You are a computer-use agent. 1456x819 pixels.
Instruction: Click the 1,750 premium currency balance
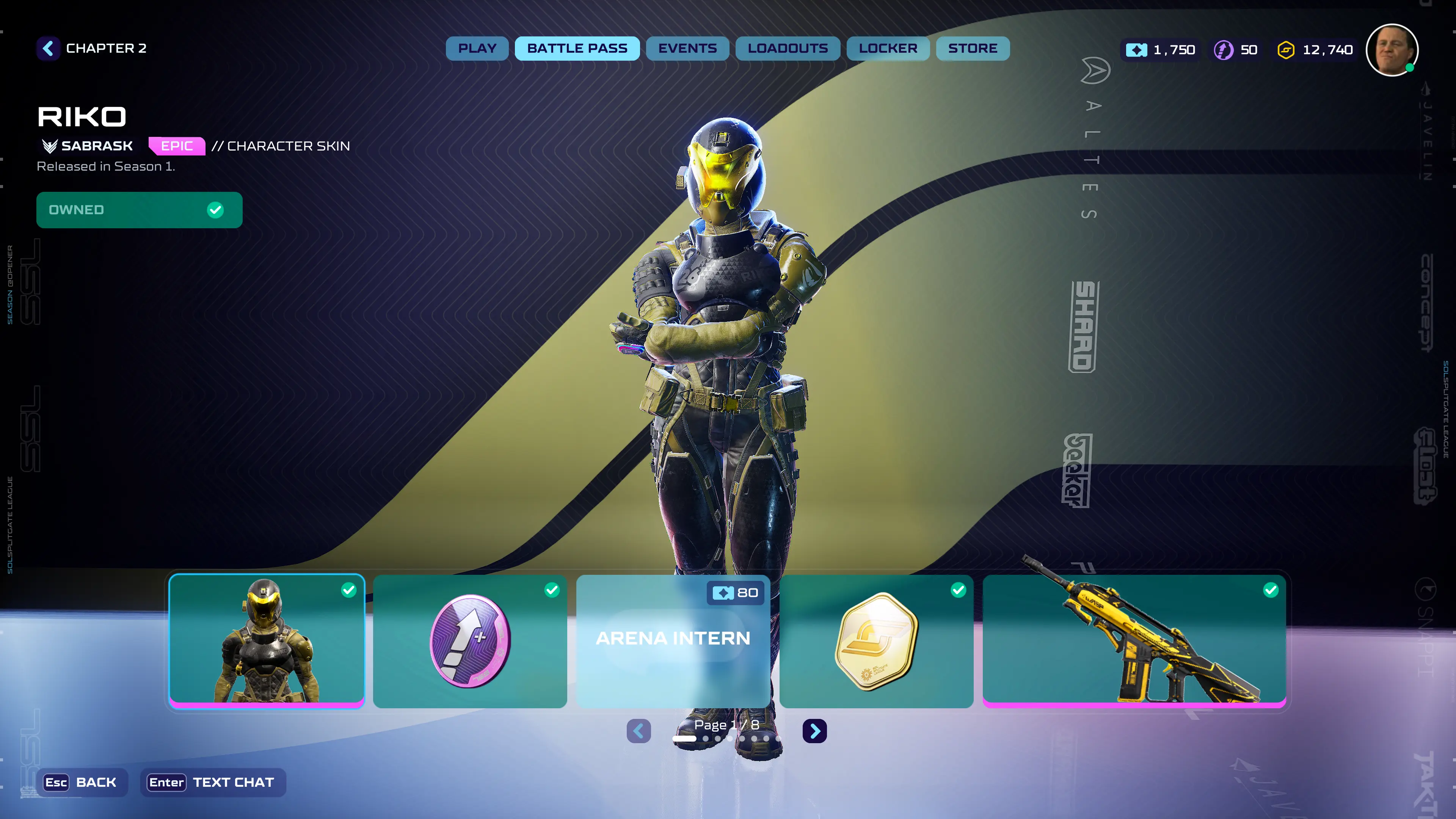point(1160,50)
